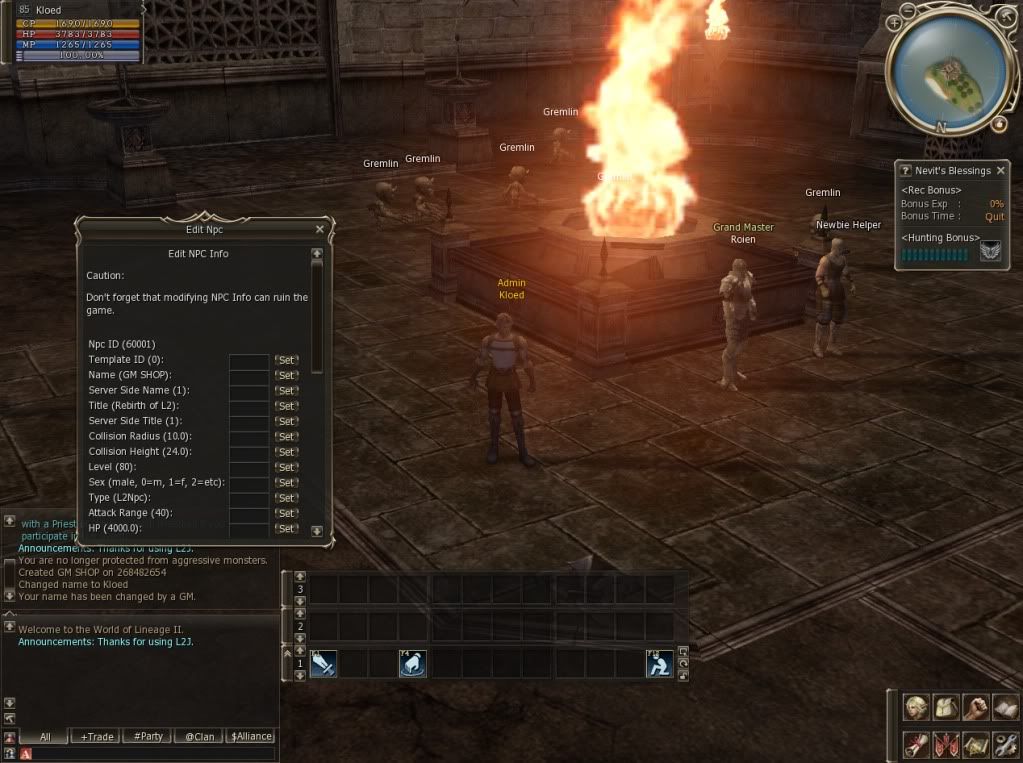Image resolution: width=1023 pixels, height=763 pixels.
Task: Set the Template ID value
Action: (x=287, y=360)
